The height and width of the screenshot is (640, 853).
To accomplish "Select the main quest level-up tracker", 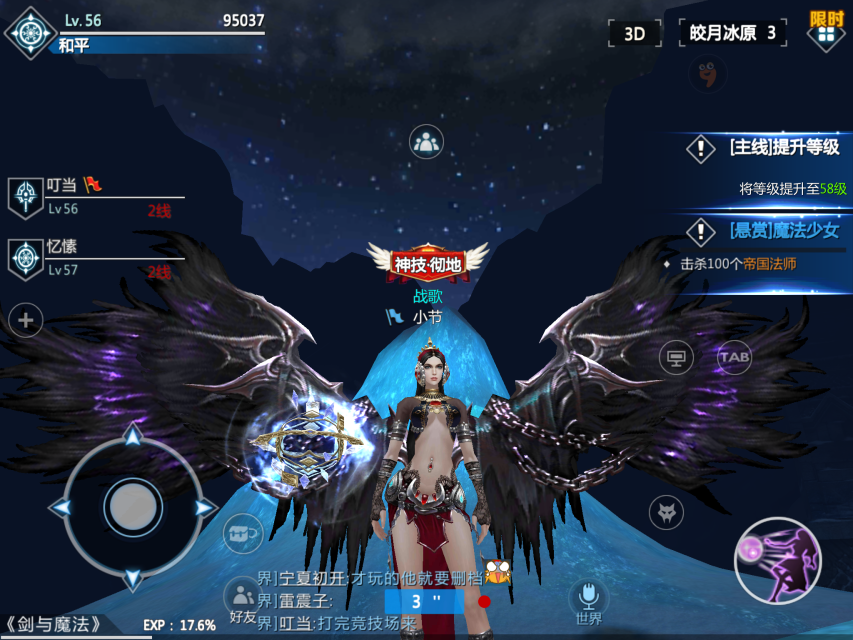I will tap(768, 148).
